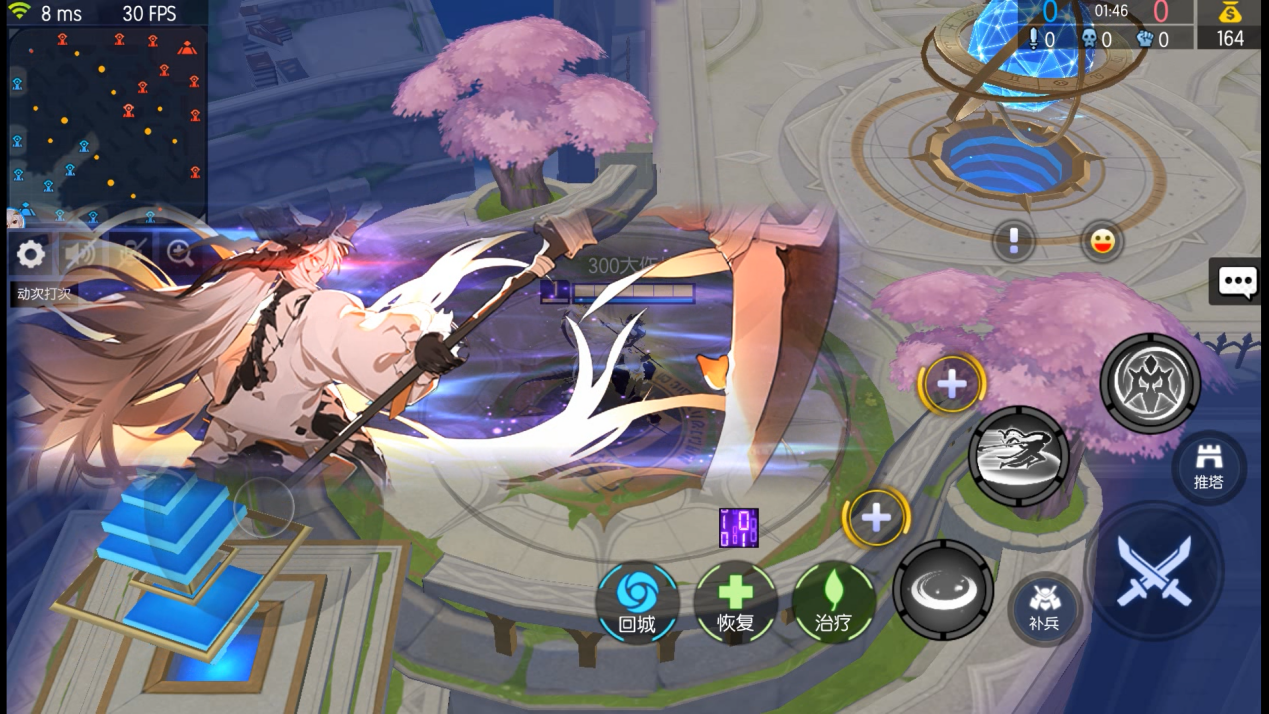Open the chat speech bubble panel
This screenshot has height=714, width=1269.
[1237, 282]
